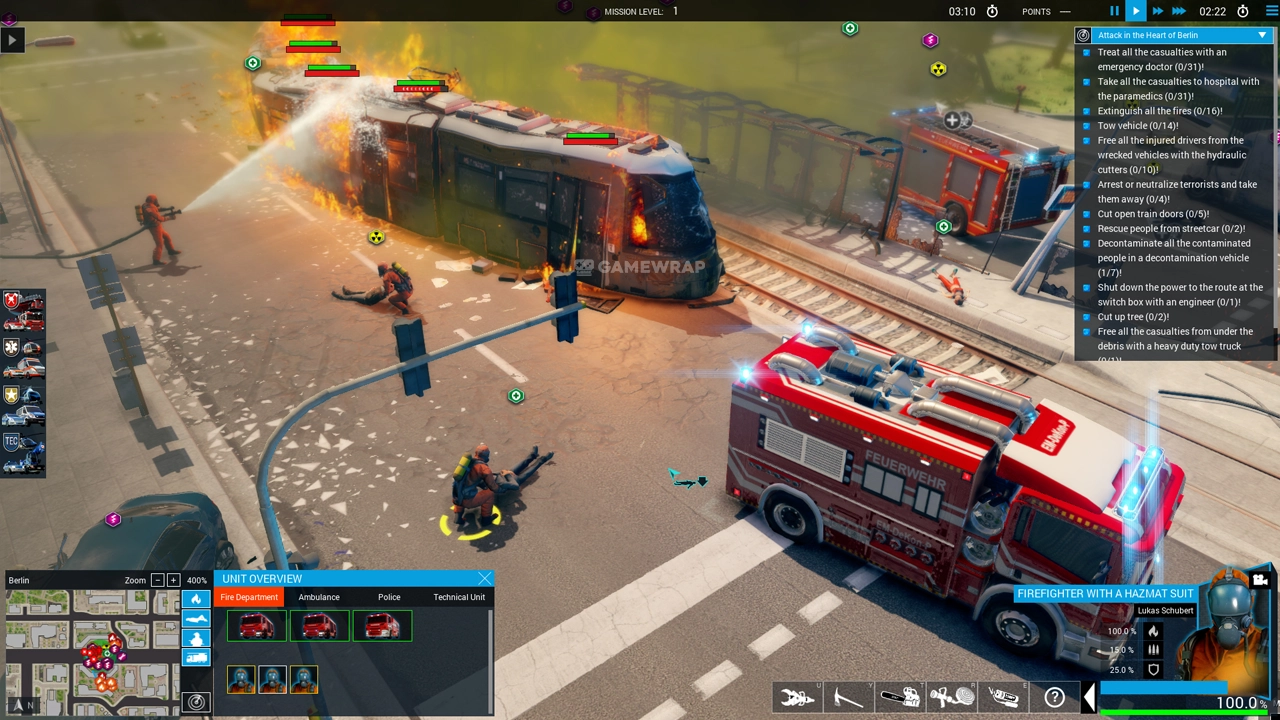Equip the chainsaw tool
The width and height of the screenshot is (1280, 720).
click(x=900, y=697)
